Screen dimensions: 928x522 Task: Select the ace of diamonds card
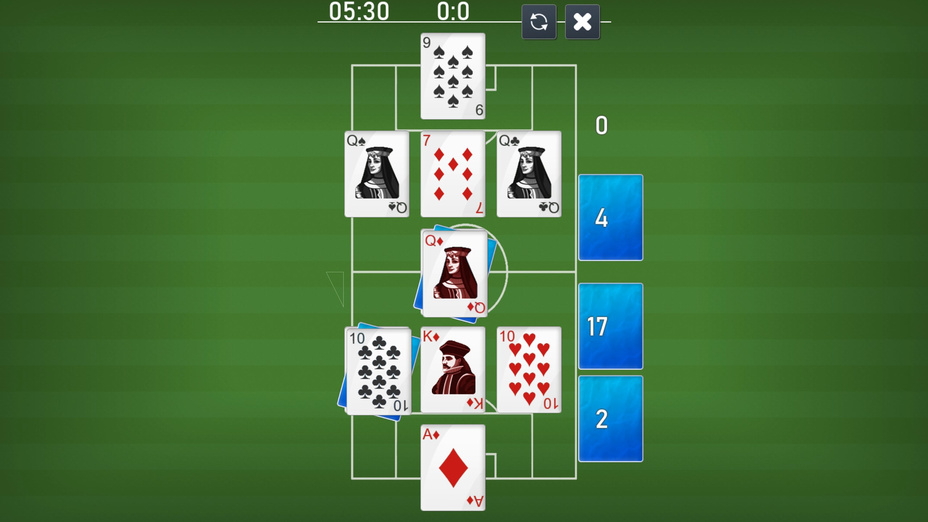point(453,467)
